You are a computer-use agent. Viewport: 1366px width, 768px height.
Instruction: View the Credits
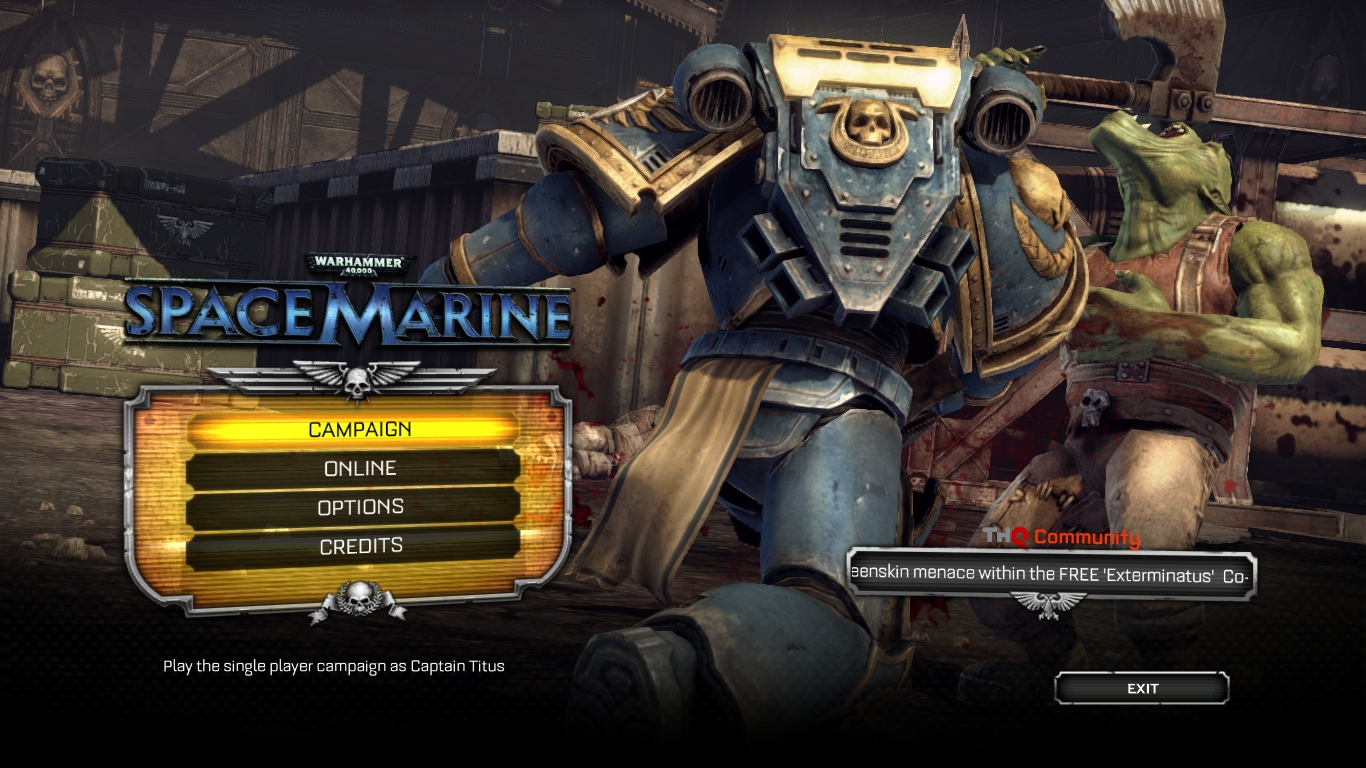tap(359, 546)
